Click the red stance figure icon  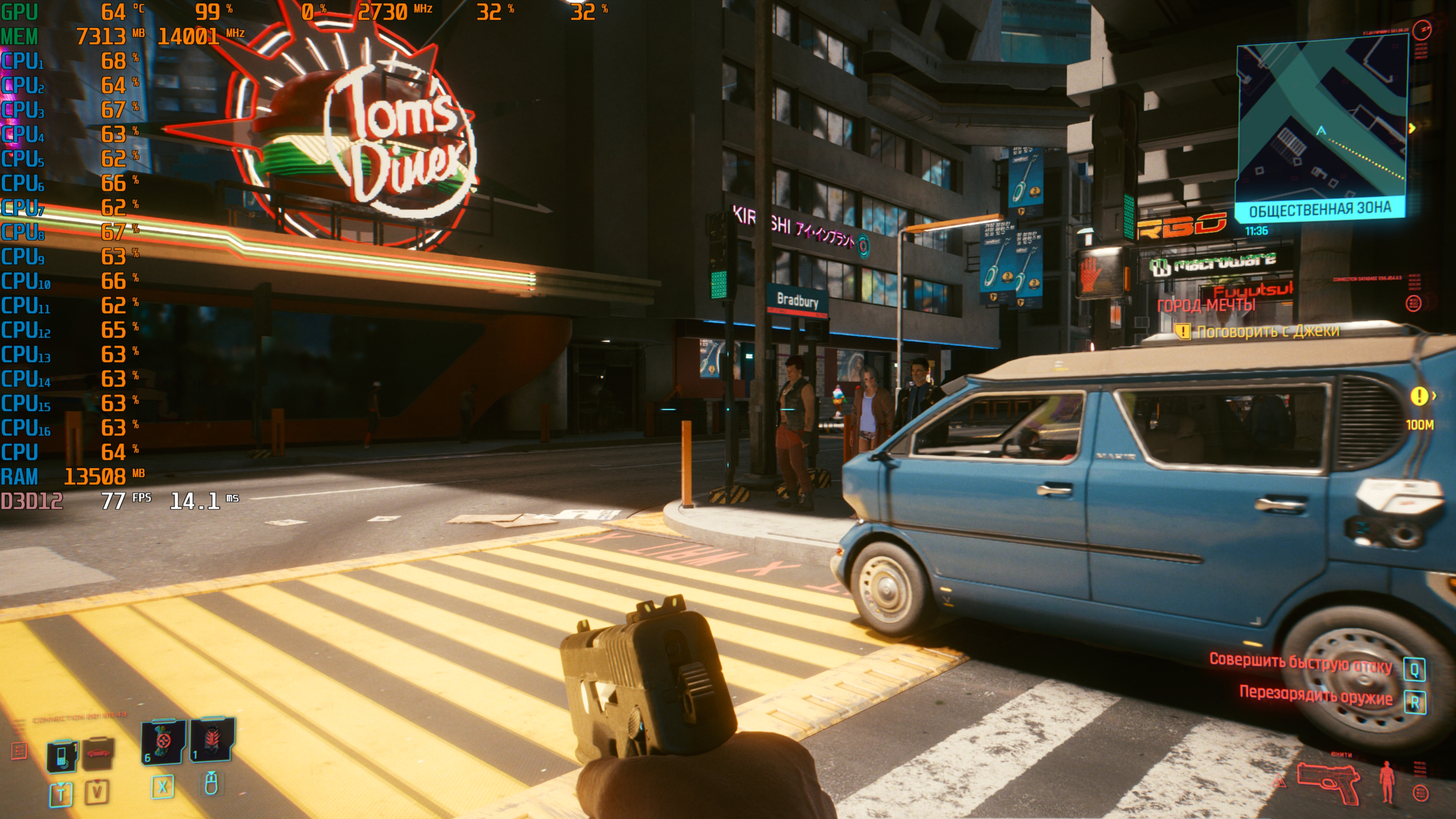tap(1387, 782)
